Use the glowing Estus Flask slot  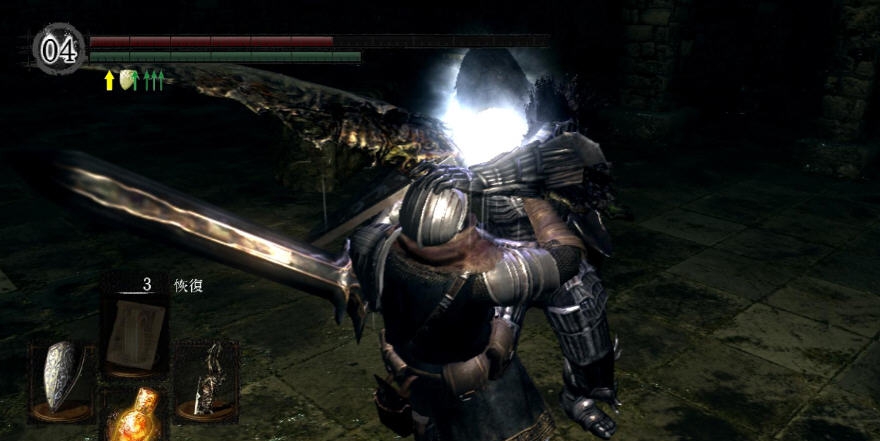[x=137, y=413]
